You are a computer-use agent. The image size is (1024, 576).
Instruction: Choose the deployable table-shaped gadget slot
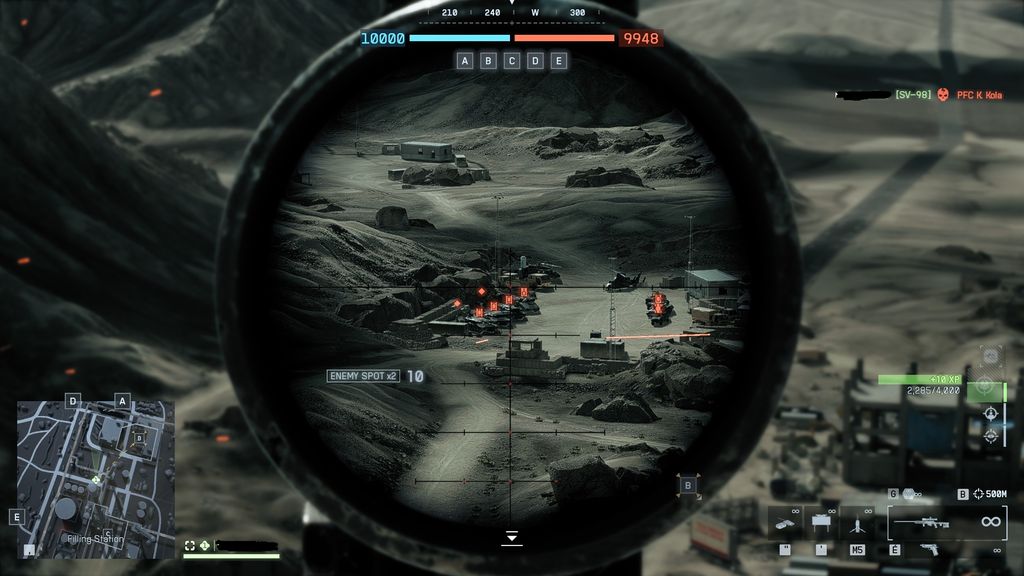tap(822, 522)
